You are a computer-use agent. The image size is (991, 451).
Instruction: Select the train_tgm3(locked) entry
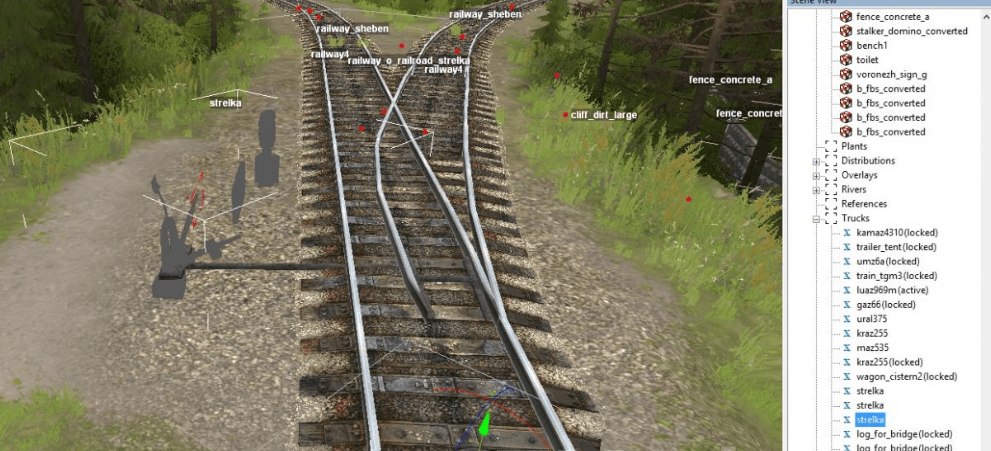896,275
